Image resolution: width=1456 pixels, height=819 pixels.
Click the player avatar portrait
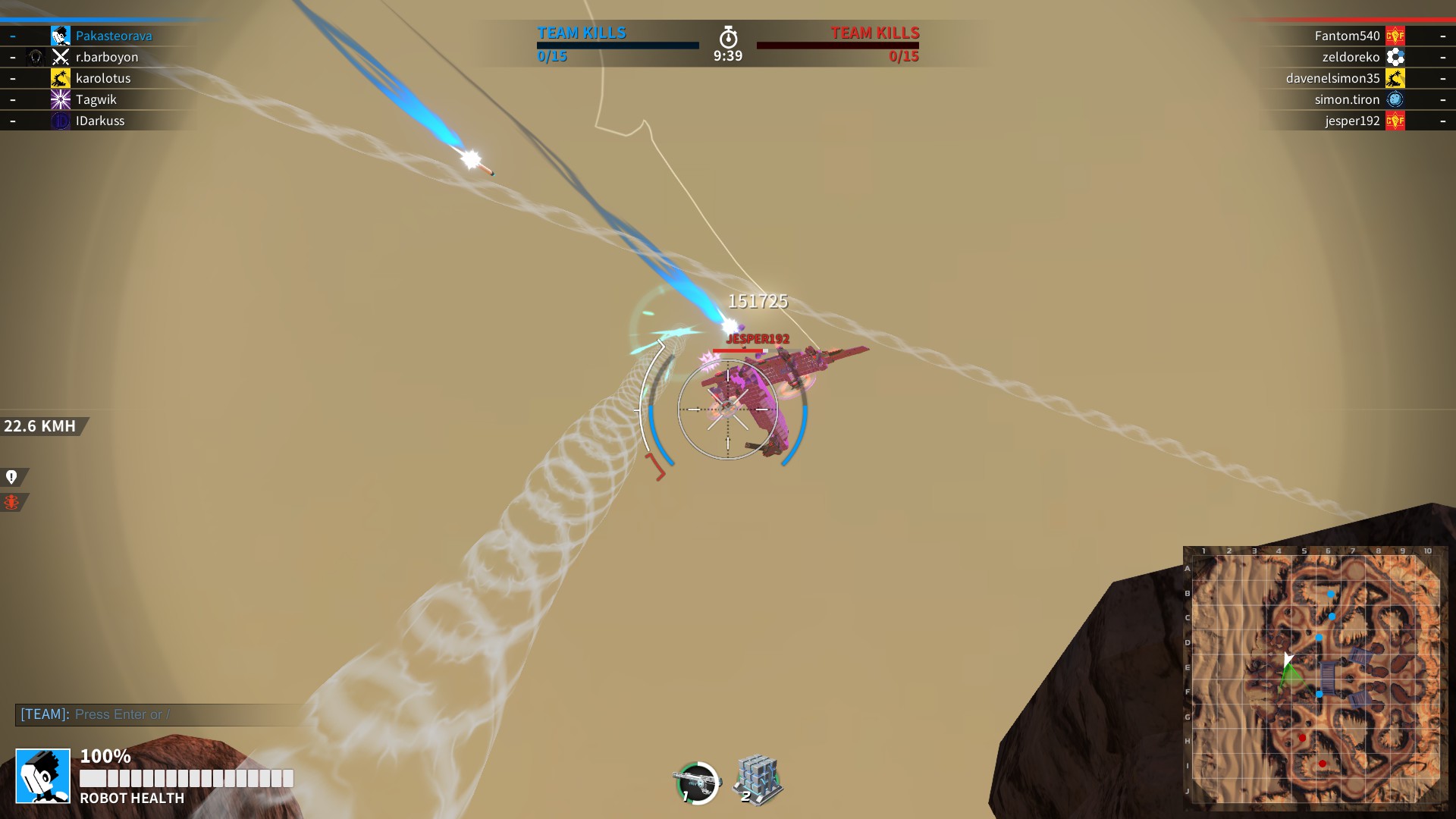[43, 776]
